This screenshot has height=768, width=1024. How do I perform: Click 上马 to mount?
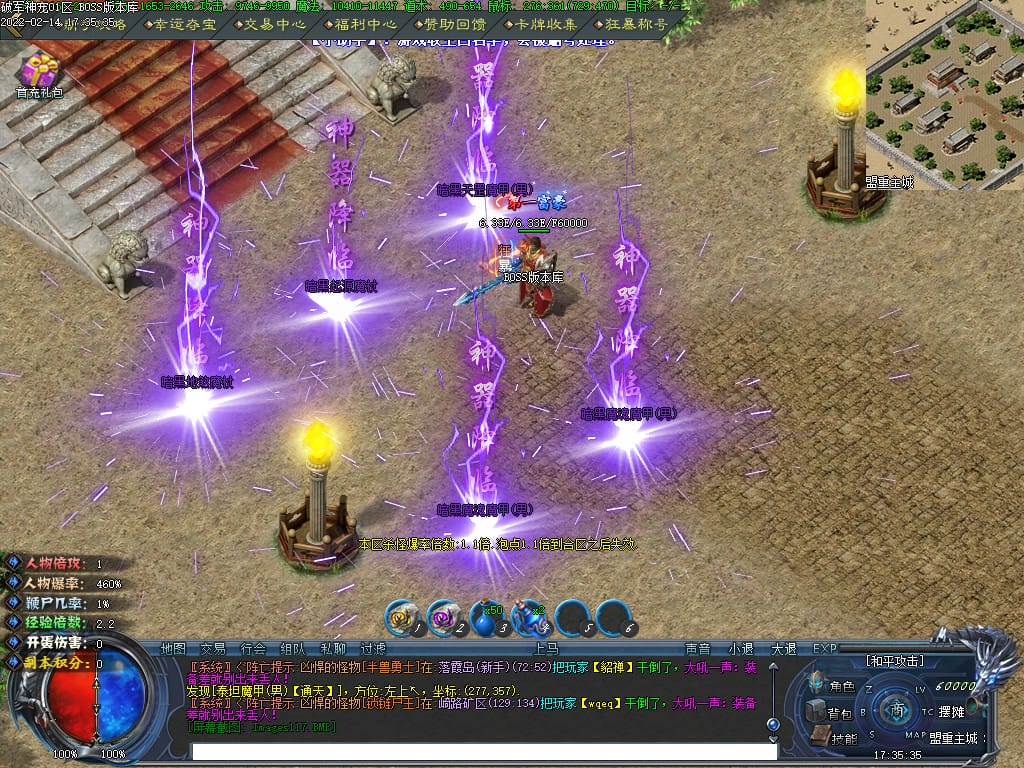(540, 649)
